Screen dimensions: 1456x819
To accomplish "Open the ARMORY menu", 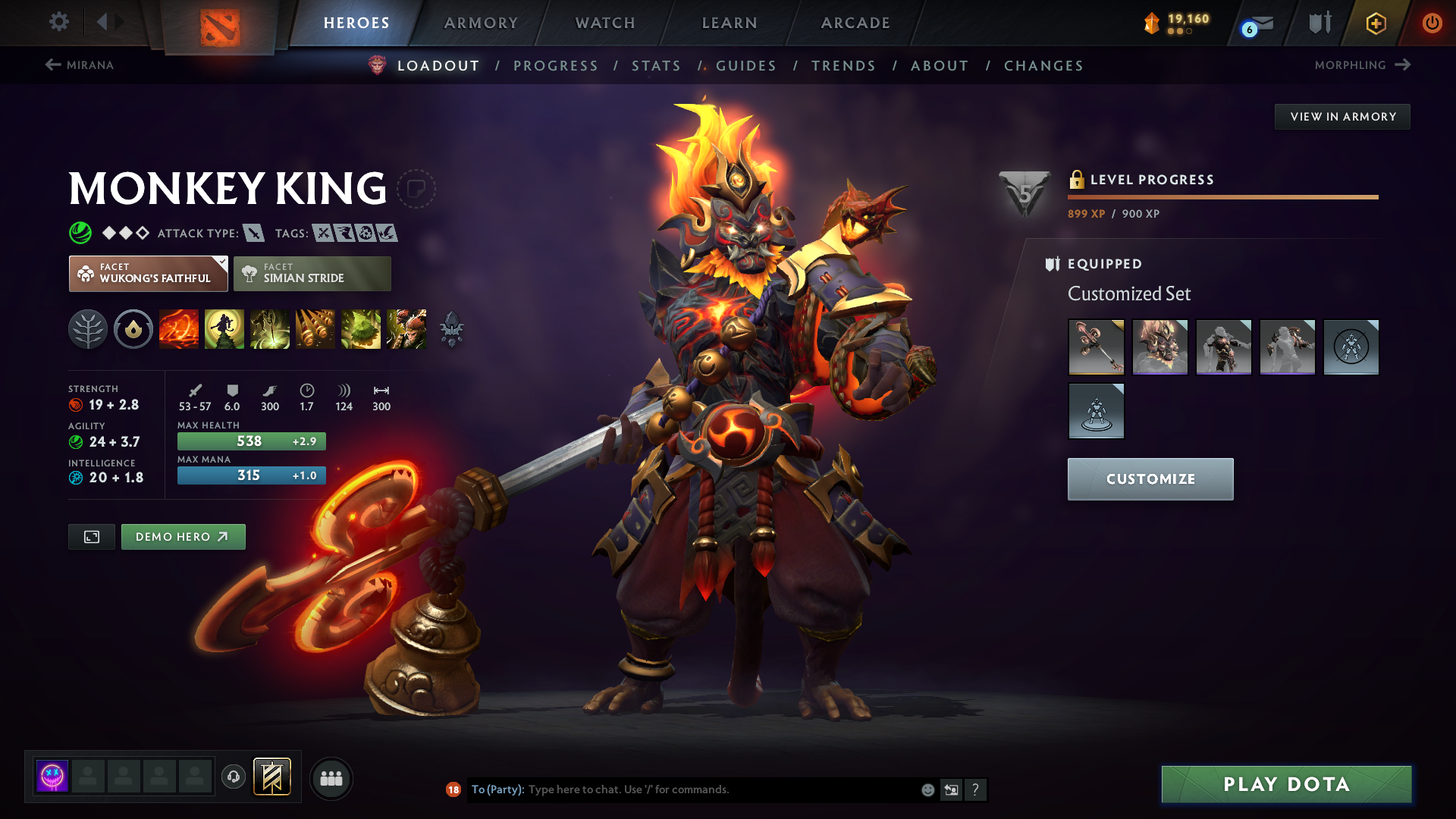I will [481, 23].
